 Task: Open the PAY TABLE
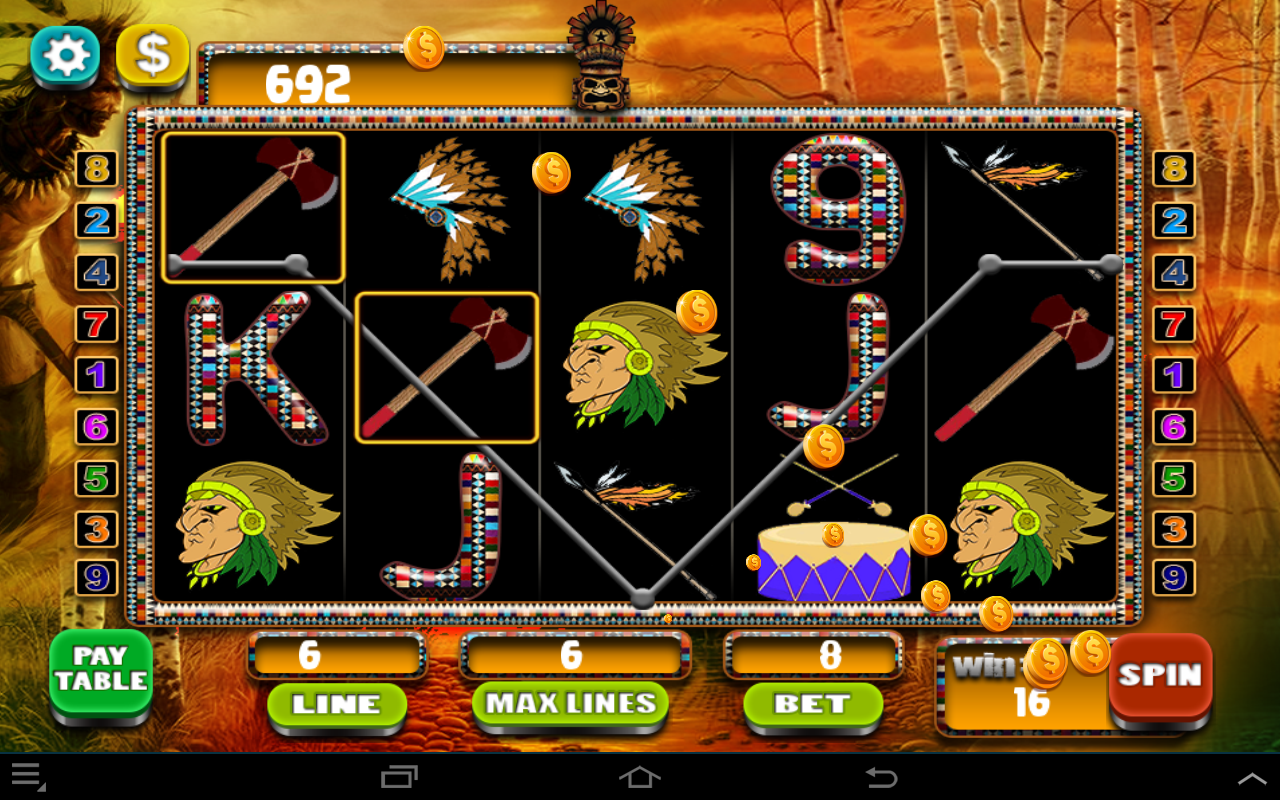(x=100, y=672)
